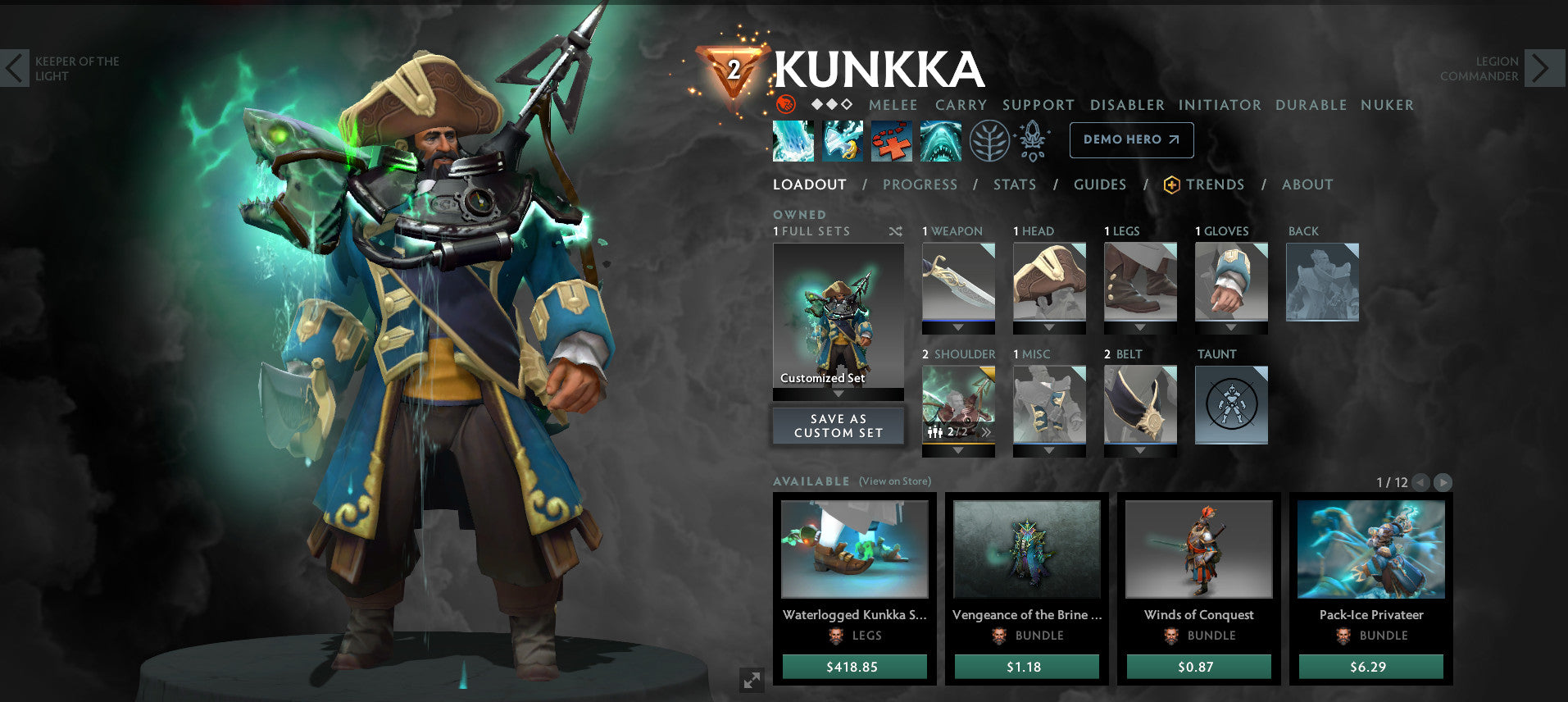Expand the Weapon slot dropdown arrow

[958, 327]
